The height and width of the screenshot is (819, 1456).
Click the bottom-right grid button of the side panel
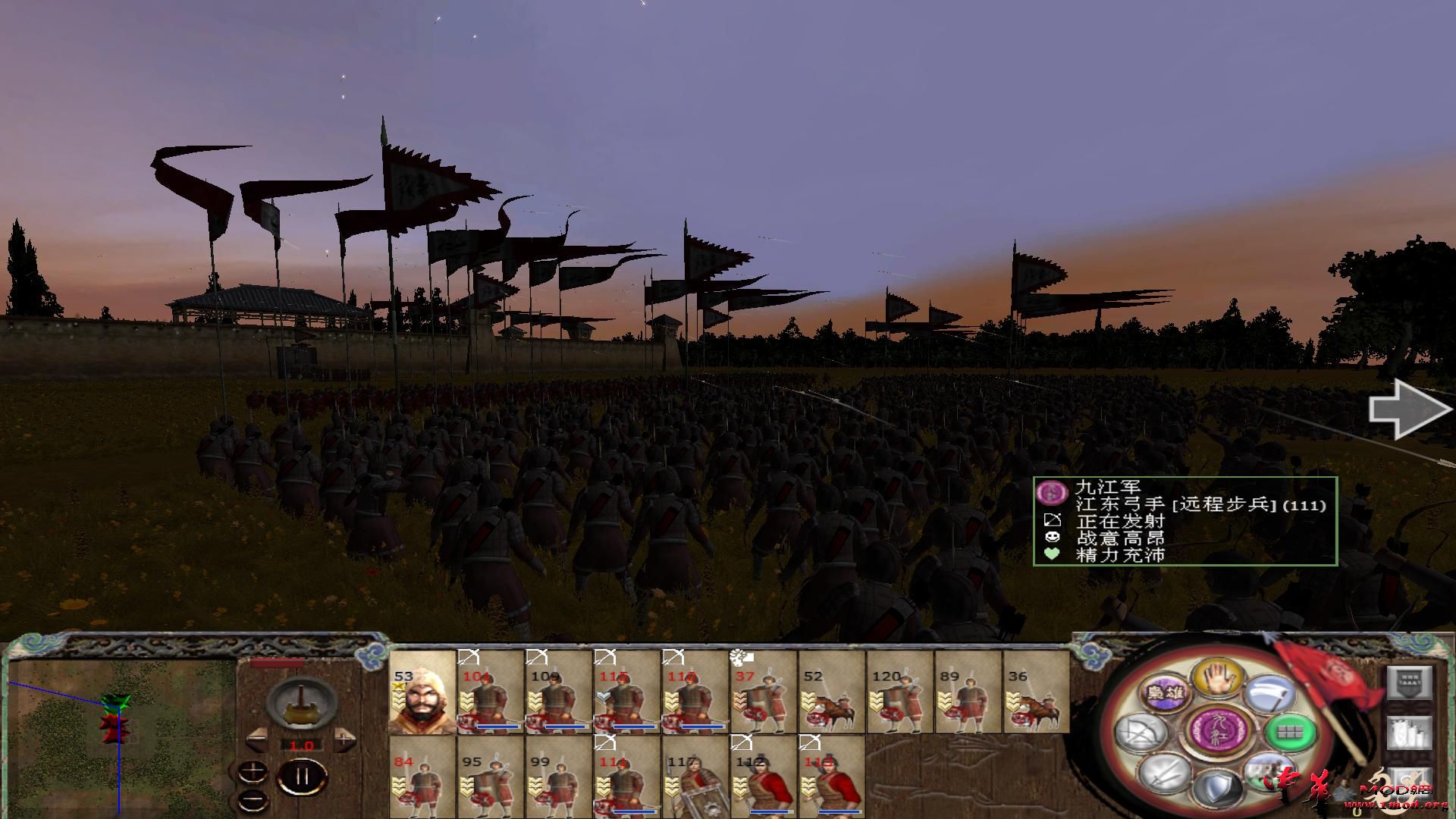click(x=1410, y=783)
